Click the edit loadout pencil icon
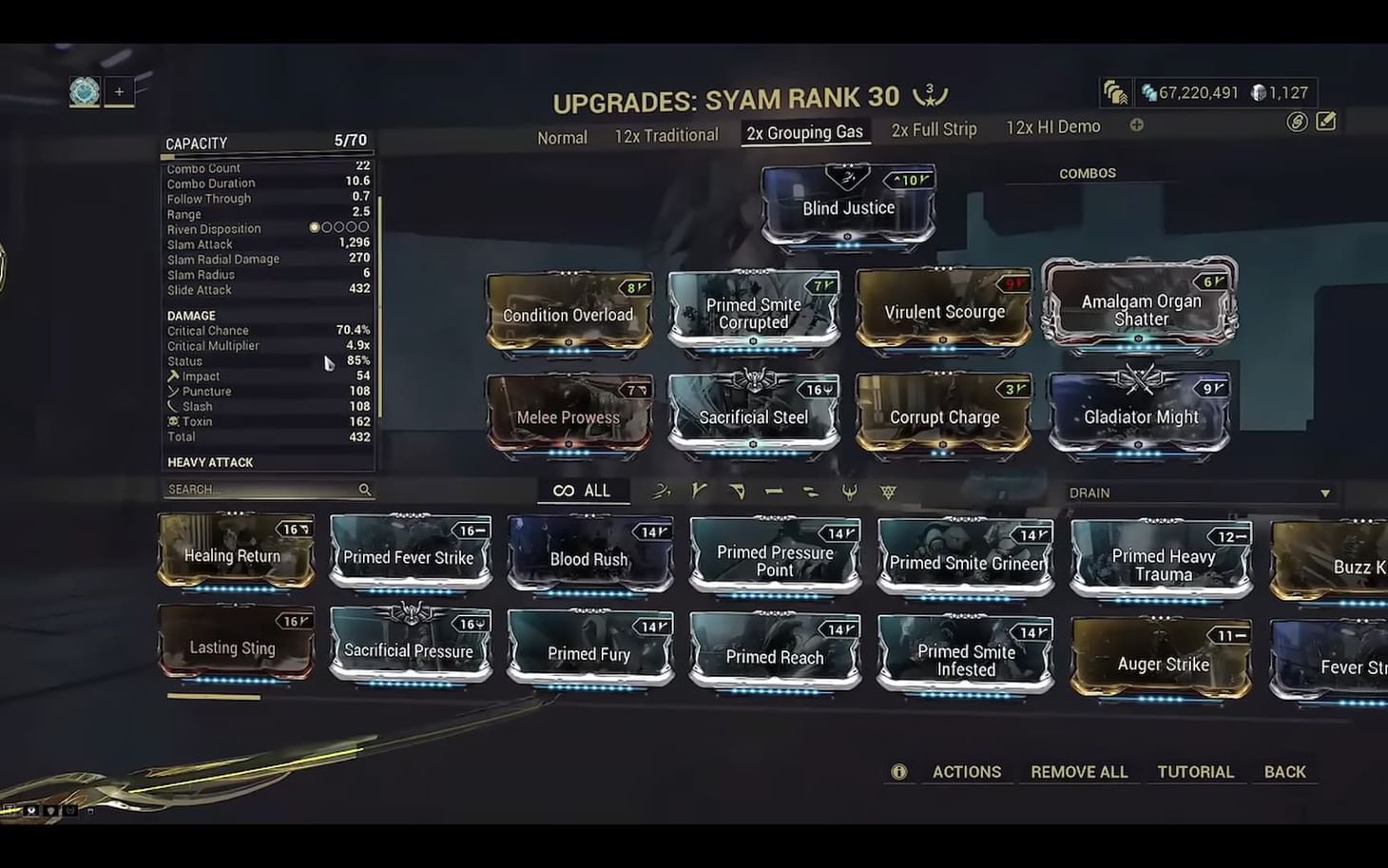Image resolution: width=1388 pixels, height=868 pixels. tap(1325, 123)
